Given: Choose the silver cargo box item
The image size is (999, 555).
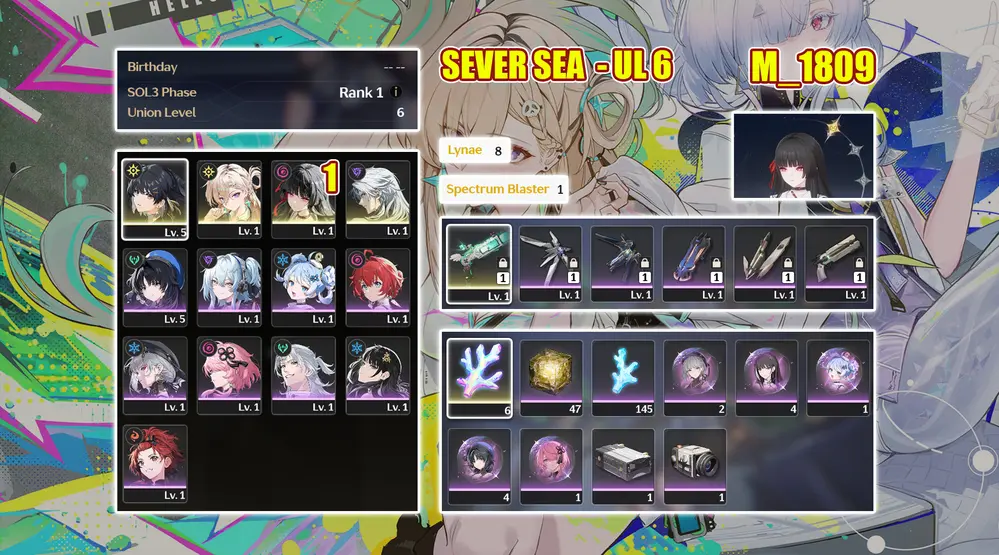Looking at the screenshot, I should tap(622, 466).
